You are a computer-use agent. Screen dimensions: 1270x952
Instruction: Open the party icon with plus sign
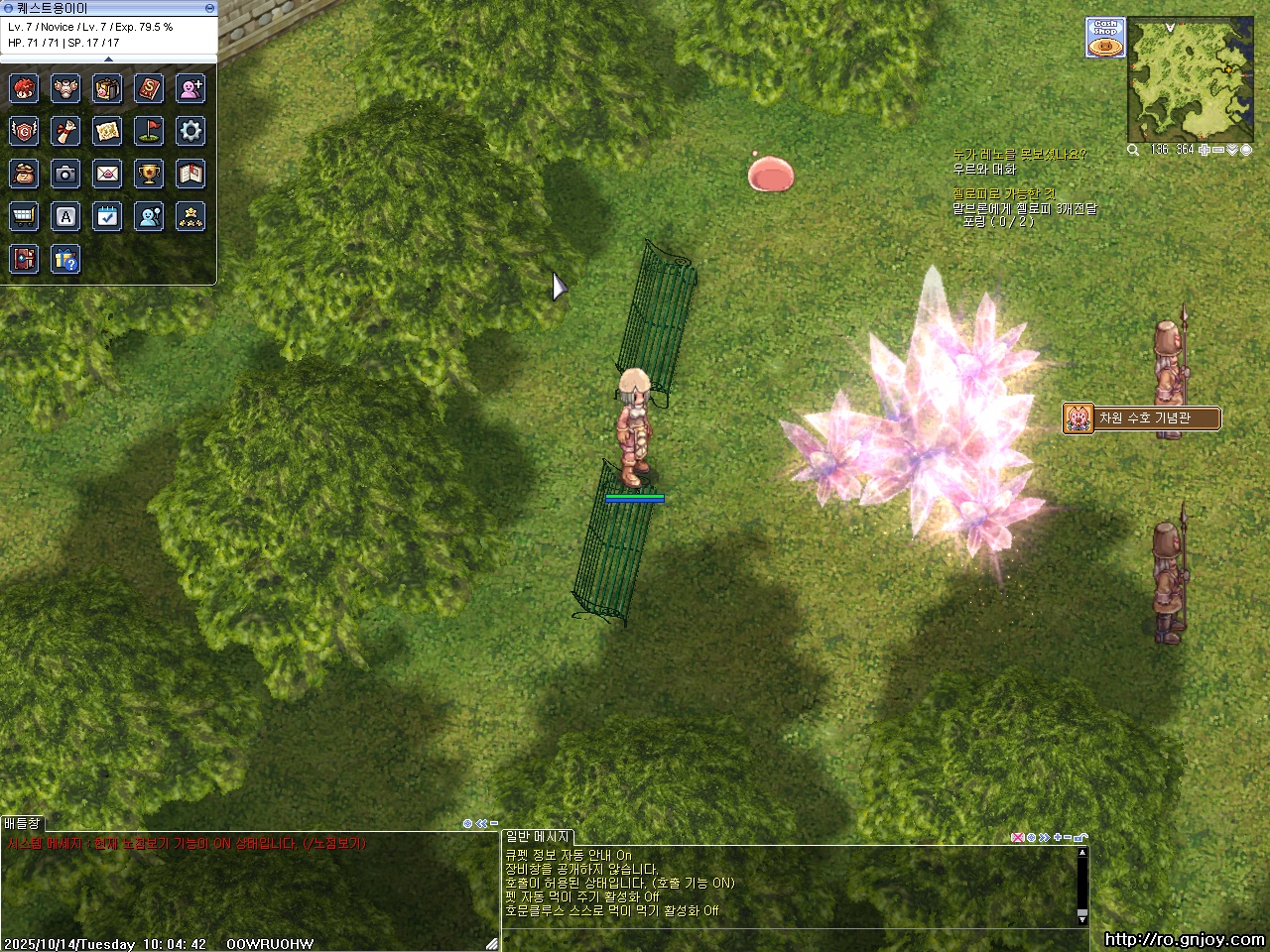point(190,88)
